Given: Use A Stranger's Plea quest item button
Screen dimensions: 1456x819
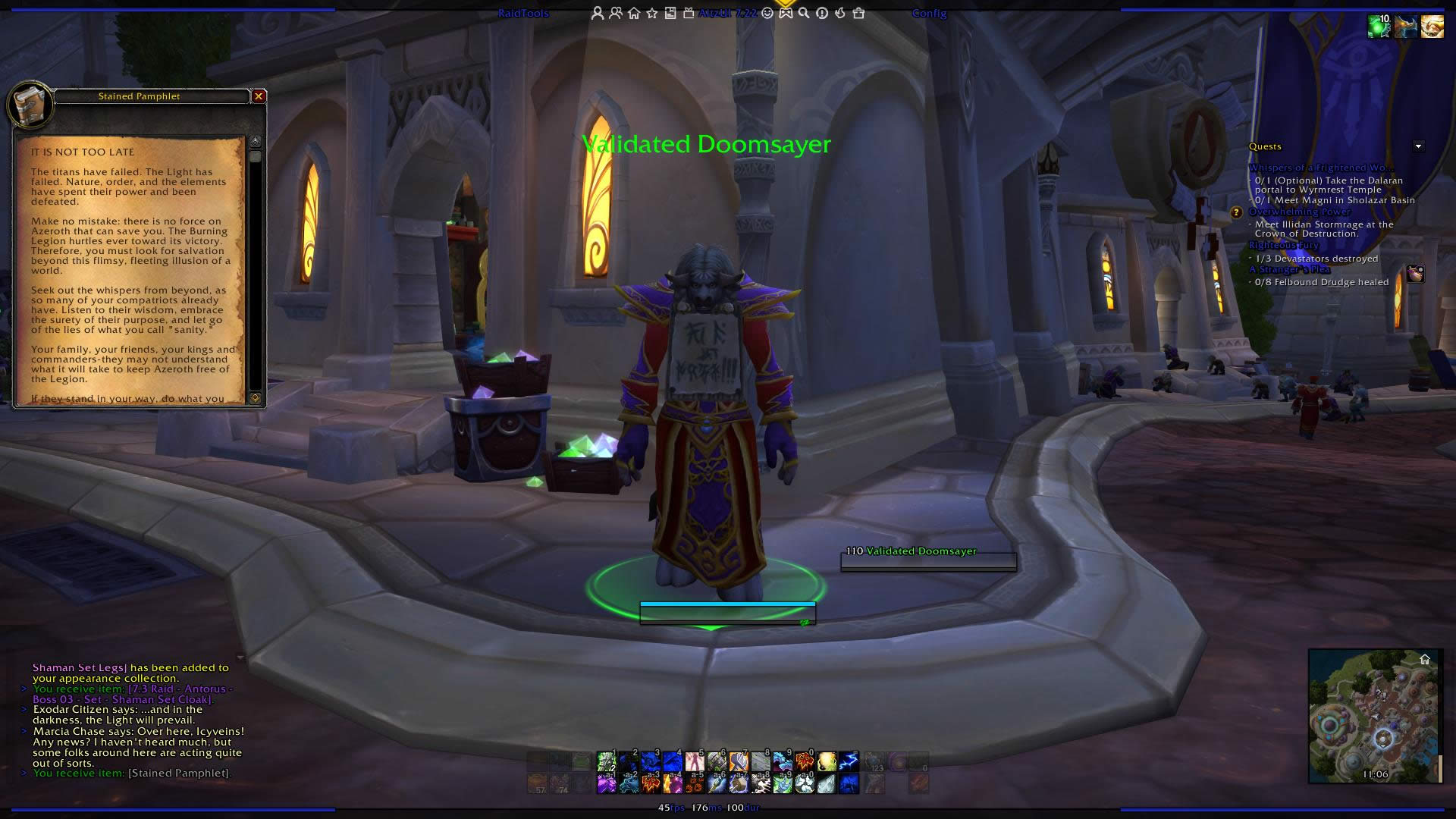Looking at the screenshot, I should [1415, 275].
